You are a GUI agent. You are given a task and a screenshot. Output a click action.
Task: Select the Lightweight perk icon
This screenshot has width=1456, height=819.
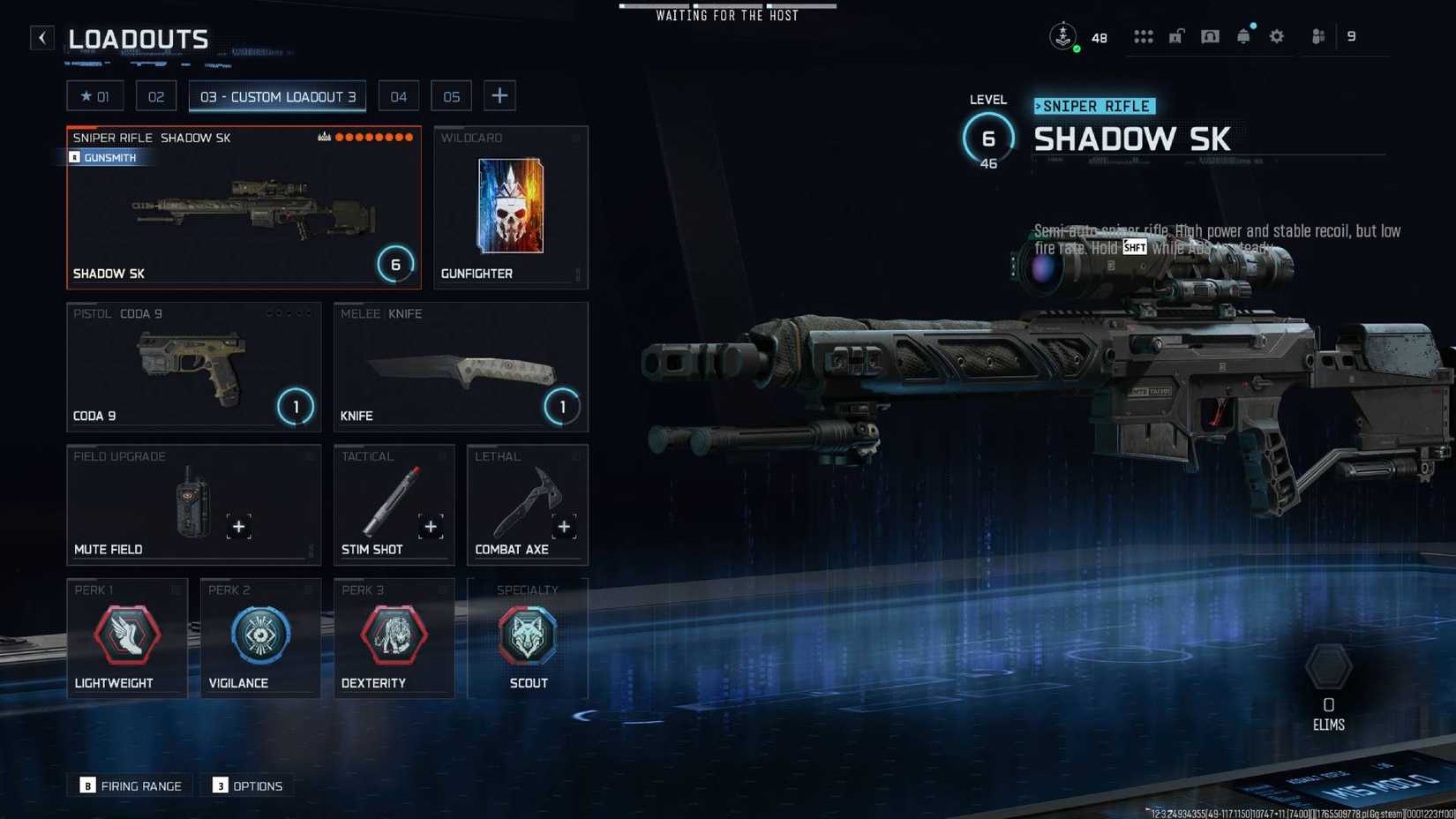pyautogui.click(x=127, y=634)
